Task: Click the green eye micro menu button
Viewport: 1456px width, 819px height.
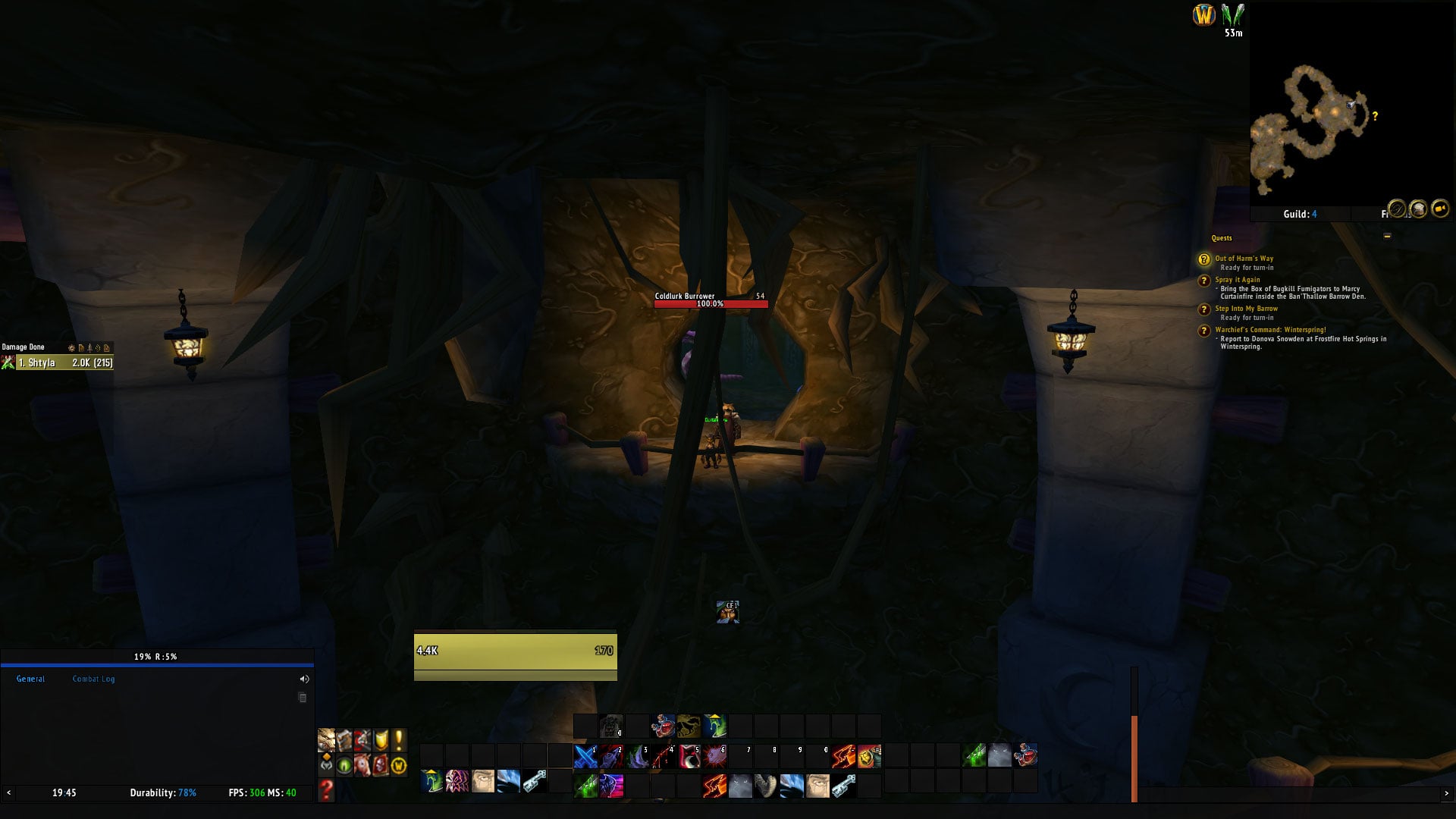Action: 344,766
